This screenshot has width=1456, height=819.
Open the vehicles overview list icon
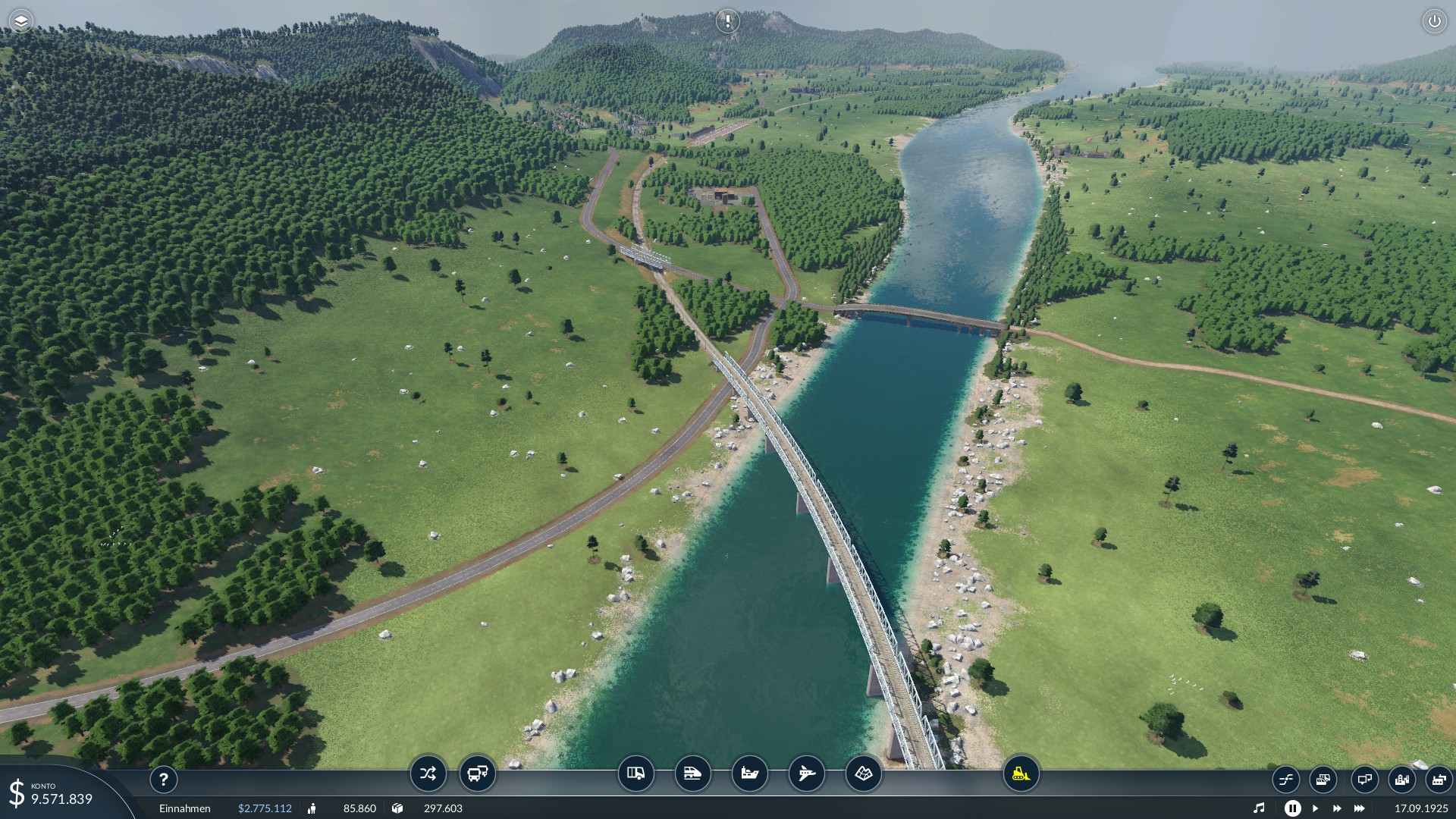click(1323, 779)
